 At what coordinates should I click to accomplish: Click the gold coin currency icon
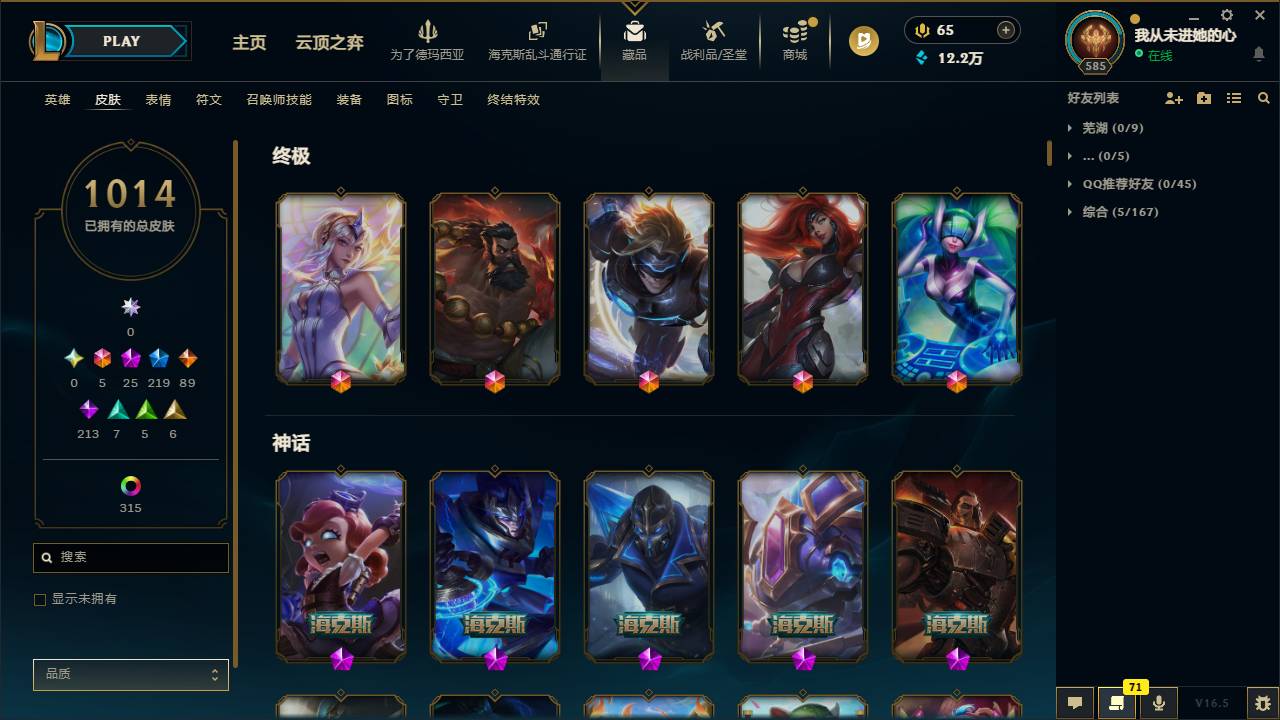coord(921,30)
